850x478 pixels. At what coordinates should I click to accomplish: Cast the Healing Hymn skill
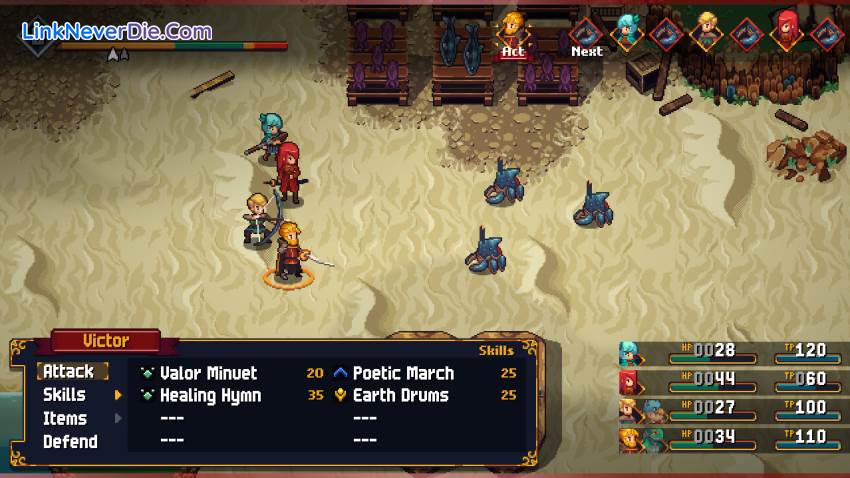point(210,395)
